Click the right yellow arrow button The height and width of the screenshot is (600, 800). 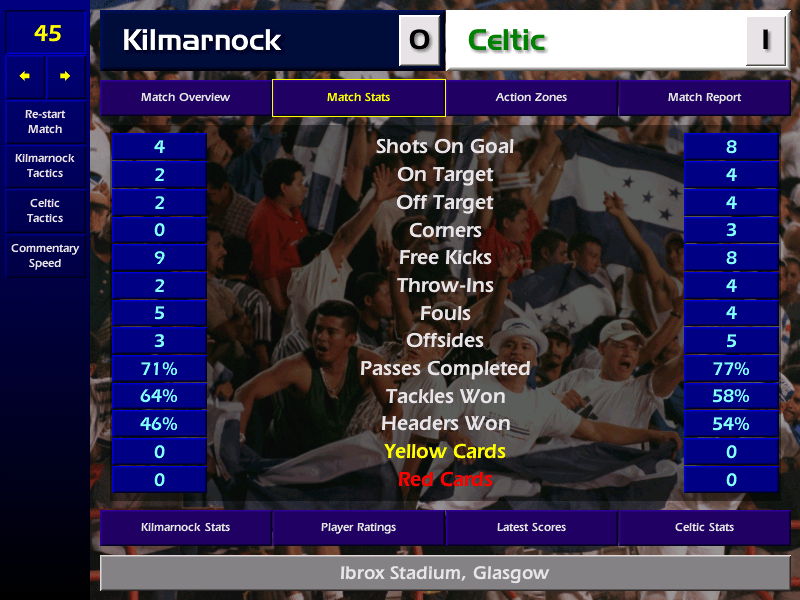tap(66, 76)
